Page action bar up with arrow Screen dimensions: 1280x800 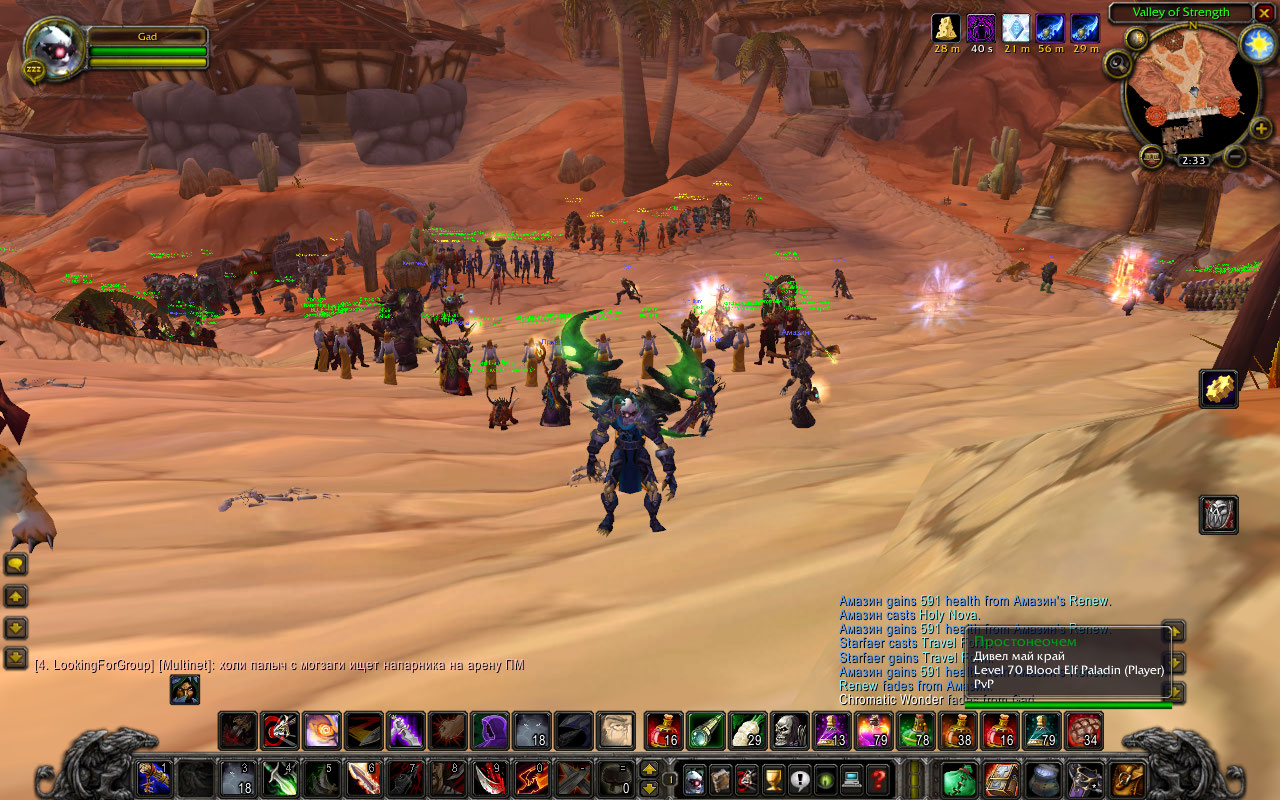[x=649, y=770]
